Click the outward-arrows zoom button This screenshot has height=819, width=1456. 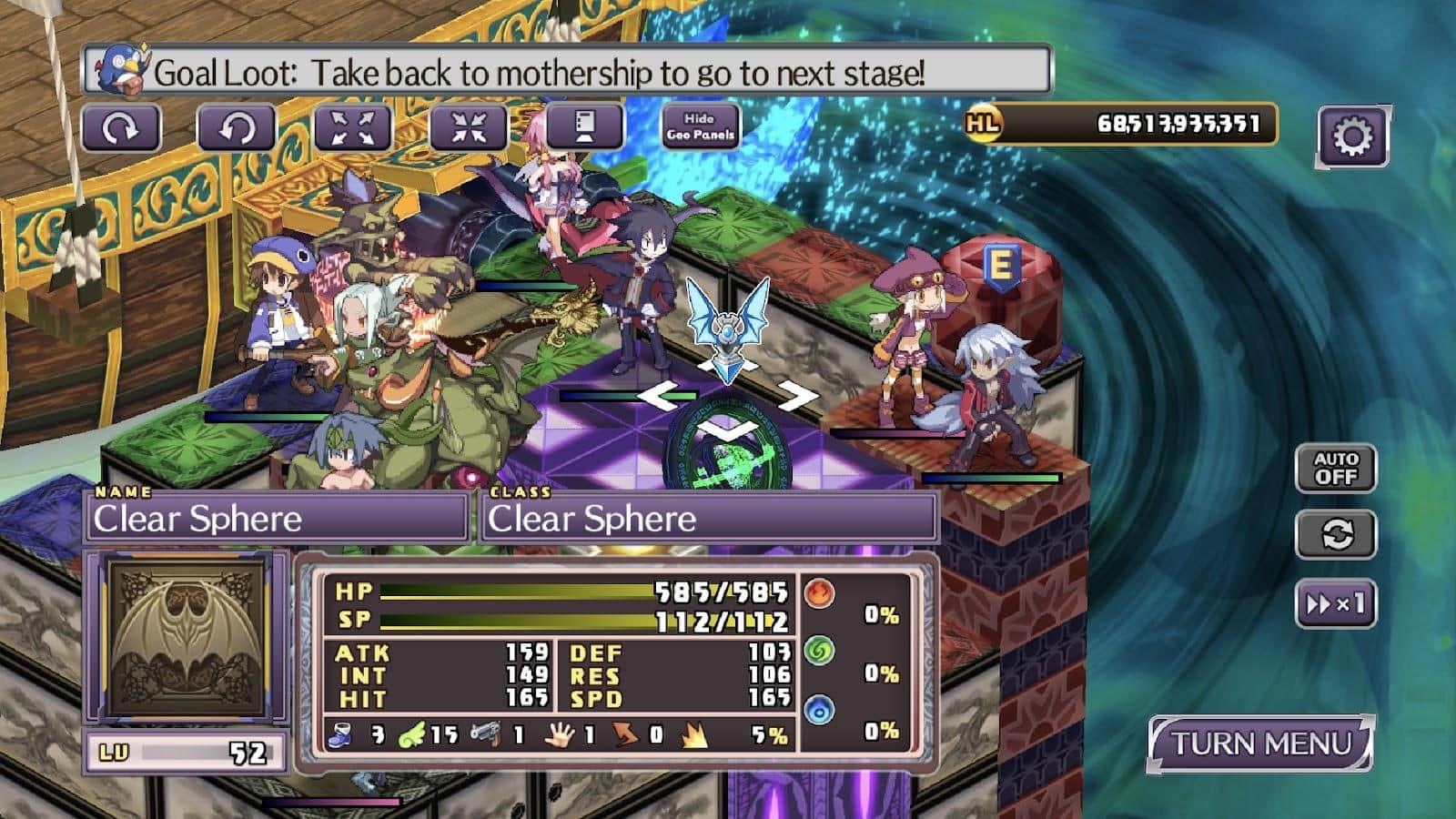(x=352, y=128)
